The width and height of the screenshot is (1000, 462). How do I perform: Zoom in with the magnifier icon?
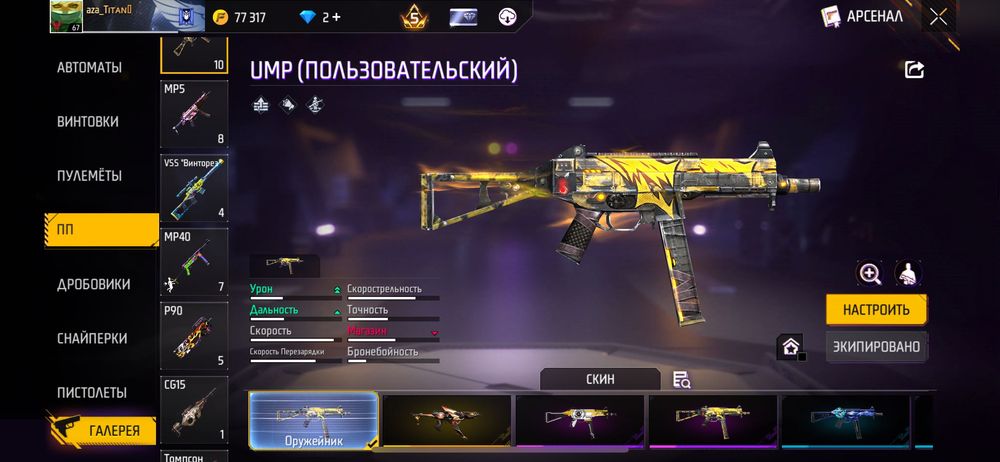click(870, 273)
